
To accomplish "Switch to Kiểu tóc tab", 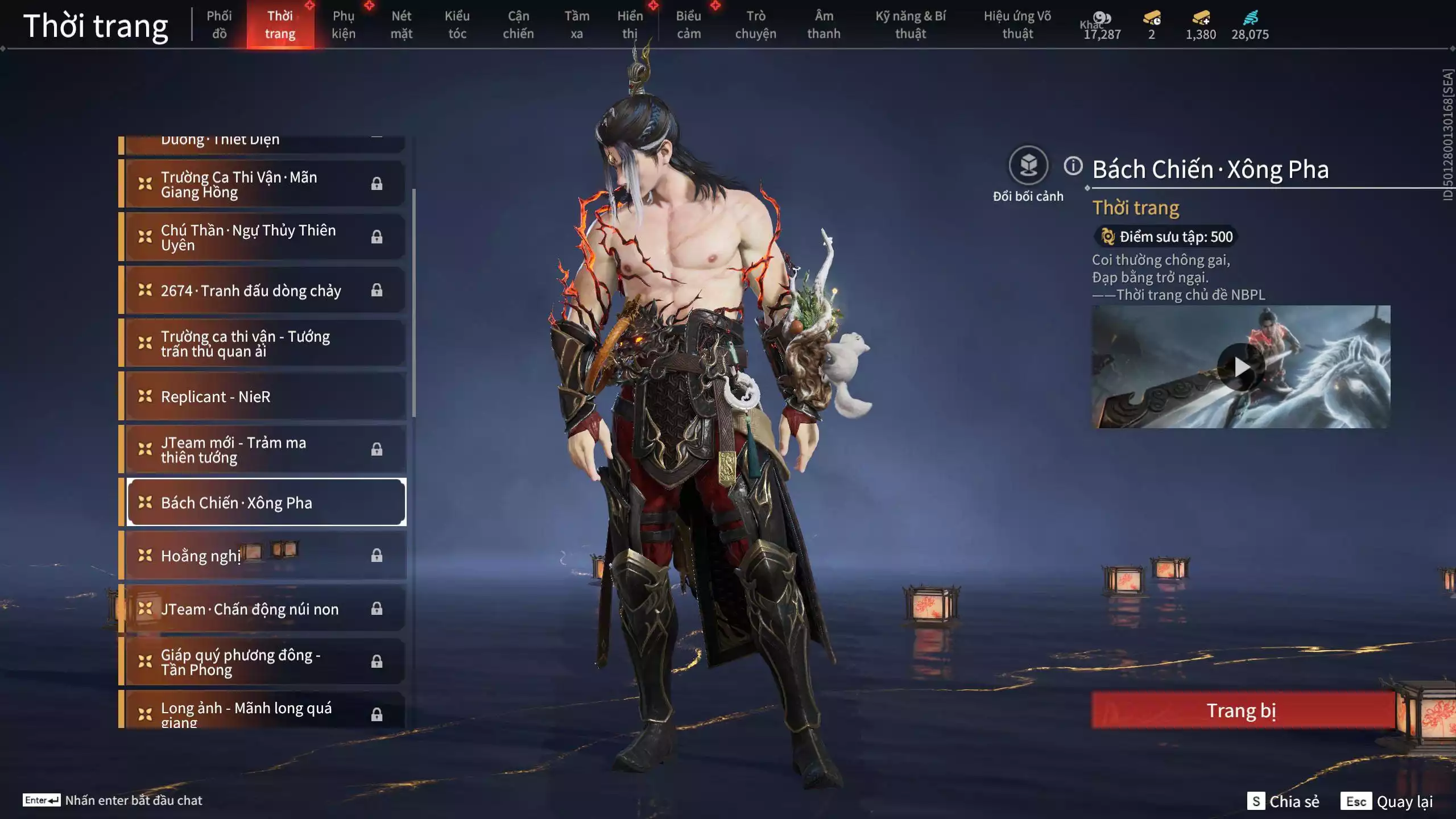I will (x=457, y=24).
